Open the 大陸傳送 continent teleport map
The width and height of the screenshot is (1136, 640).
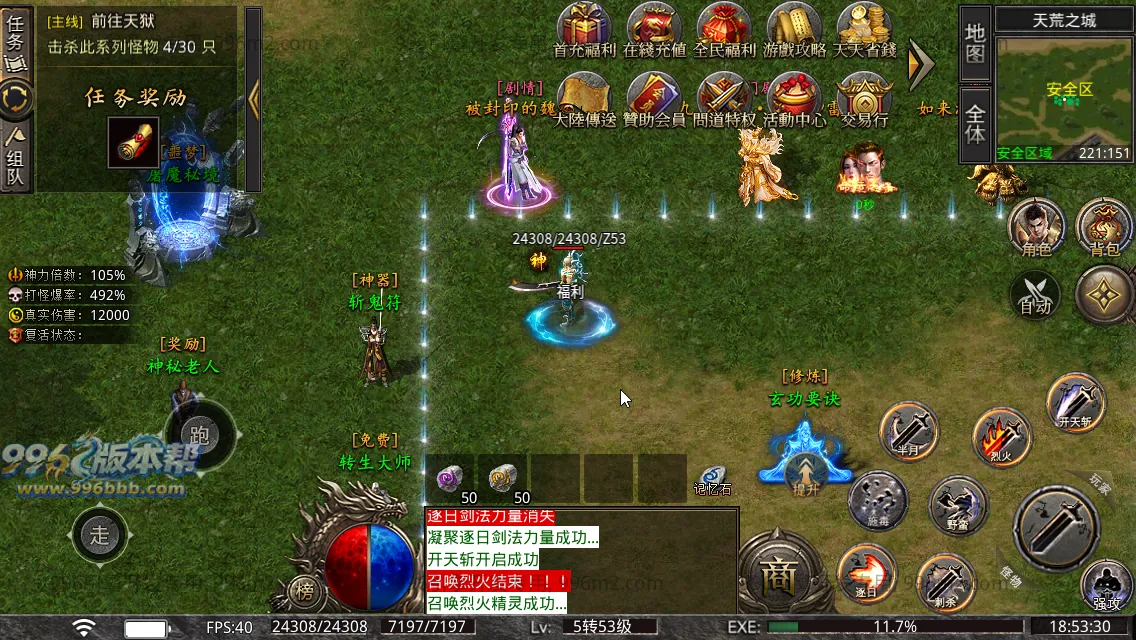coord(584,98)
